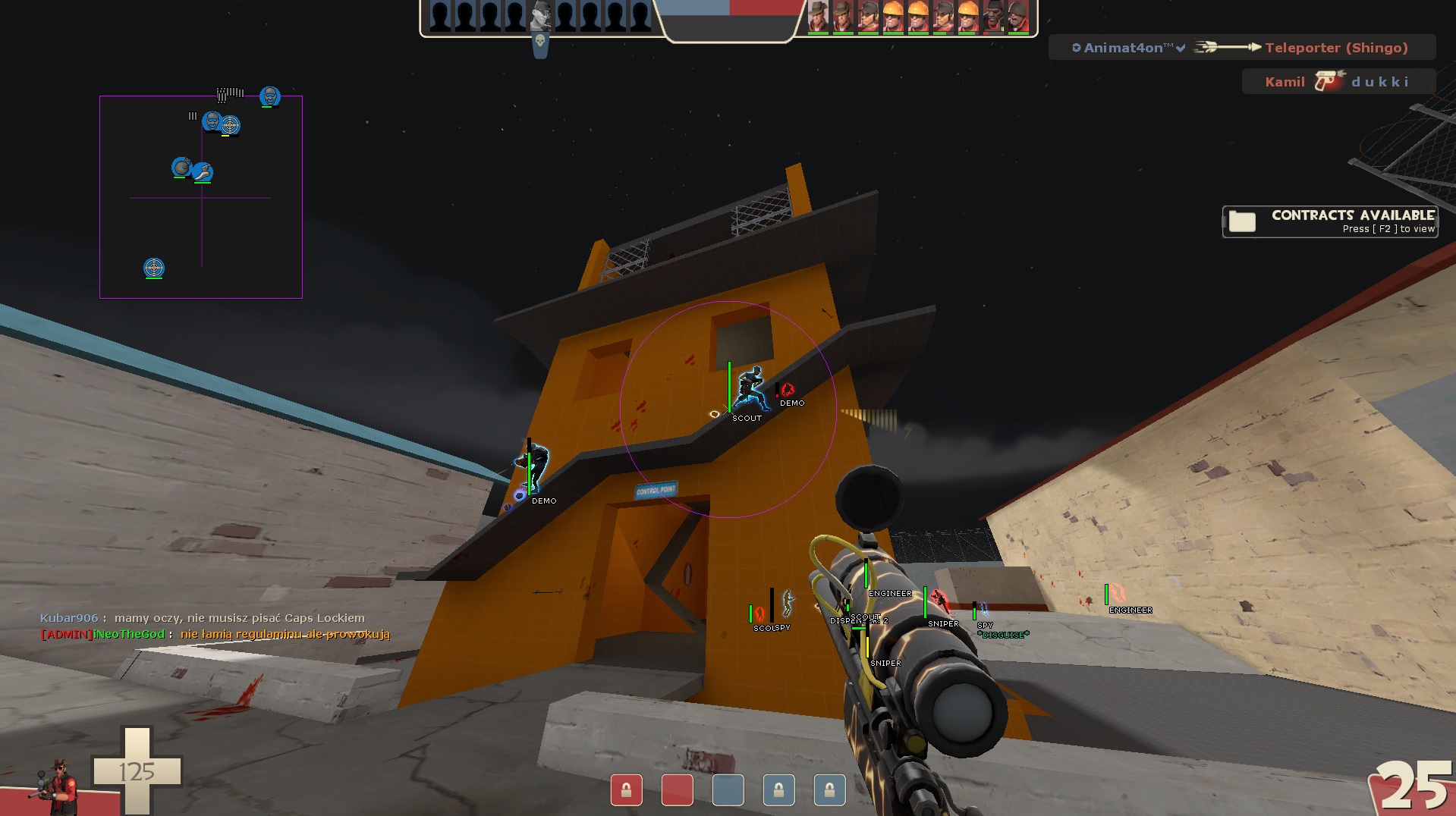Image resolution: width=1456 pixels, height=816 pixels.
Task: Click the dead BLU Spy portrait with skull
Action: pos(540,17)
